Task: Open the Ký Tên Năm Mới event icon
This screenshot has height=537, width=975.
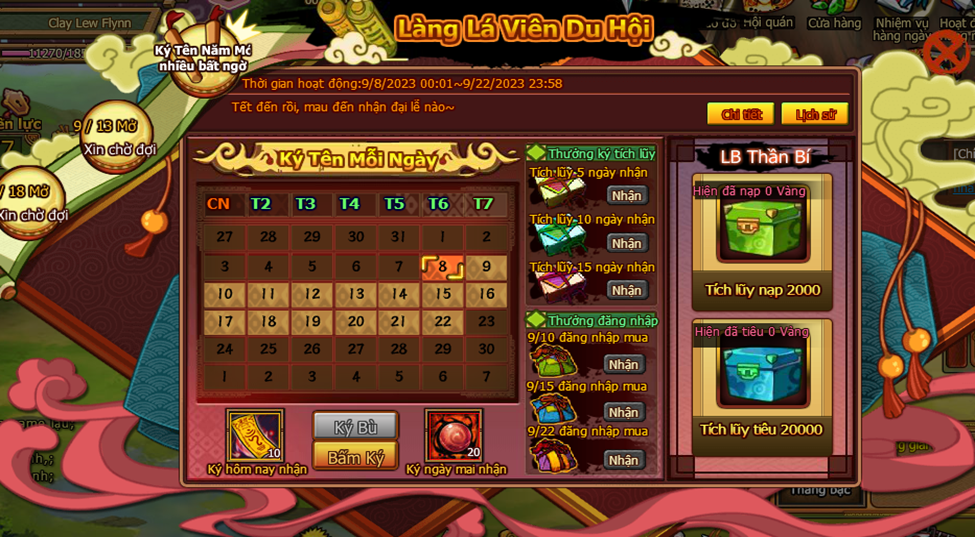Action: [x=203, y=52]
